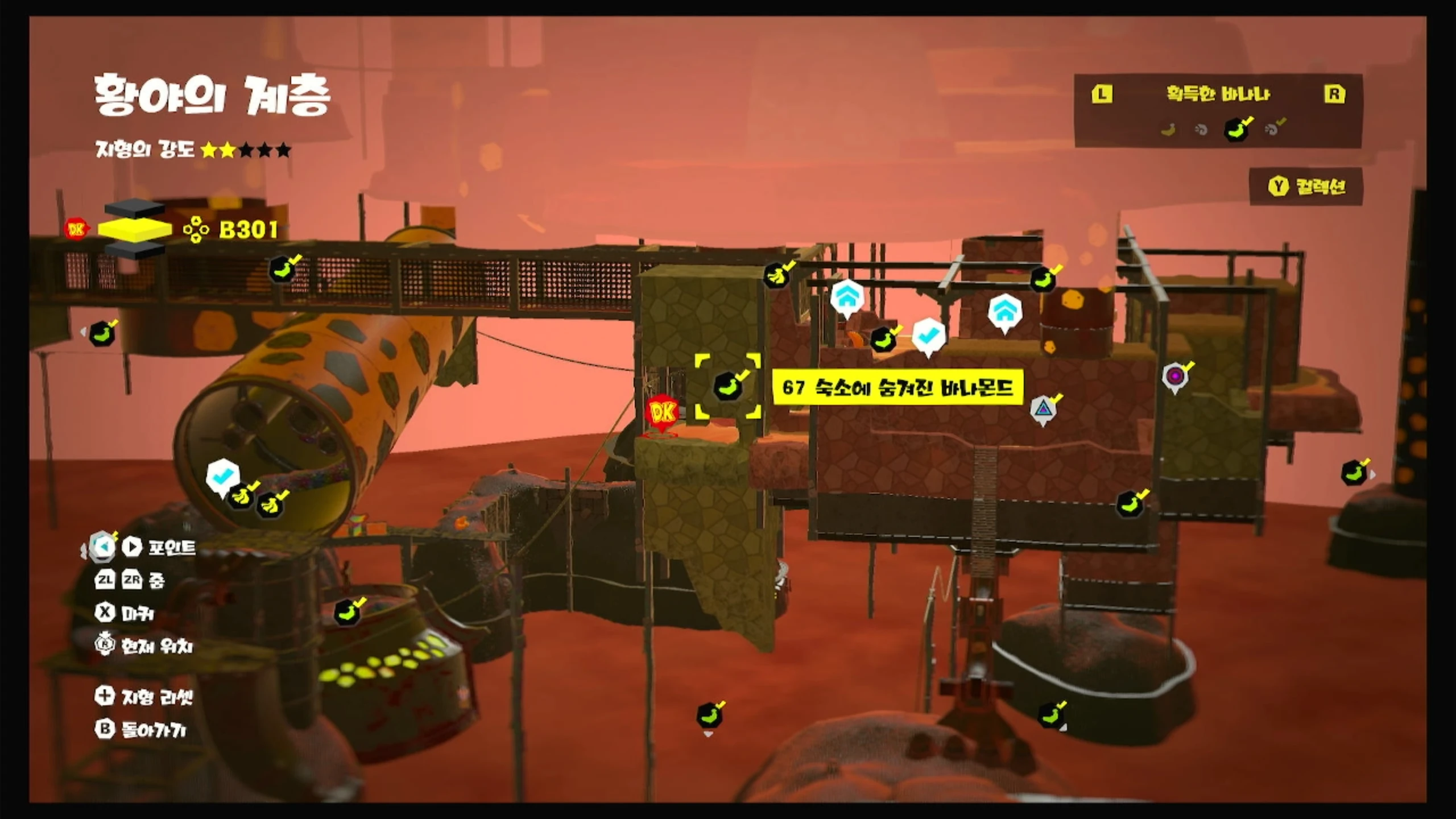This screenshot has height=819, width=1456.
Task: Select the bracketed banana marker number 67
Action: click(x=728, y=386)
